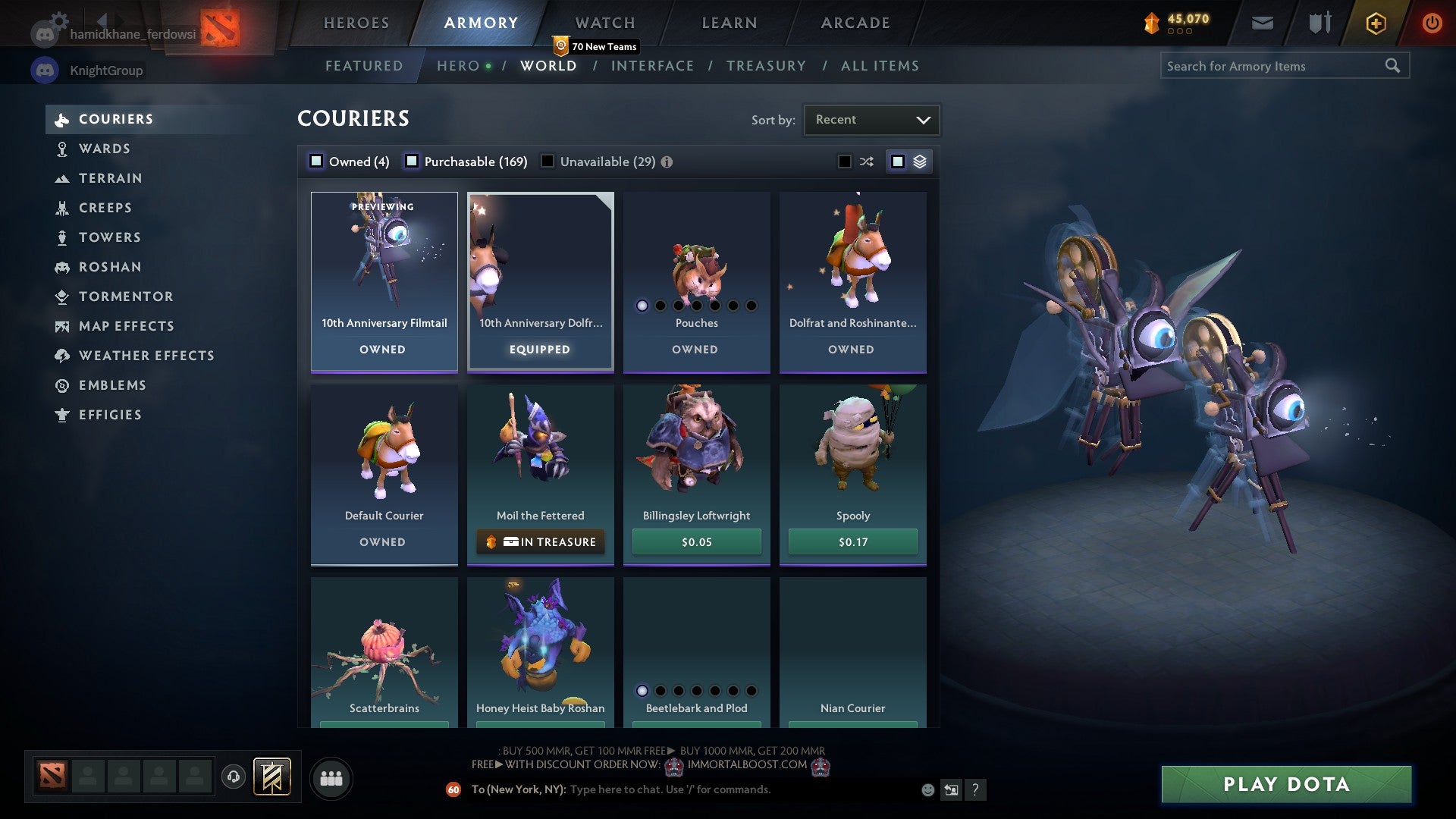Open the Watch section
This screenshot has width=1456, height=819.
604,22
